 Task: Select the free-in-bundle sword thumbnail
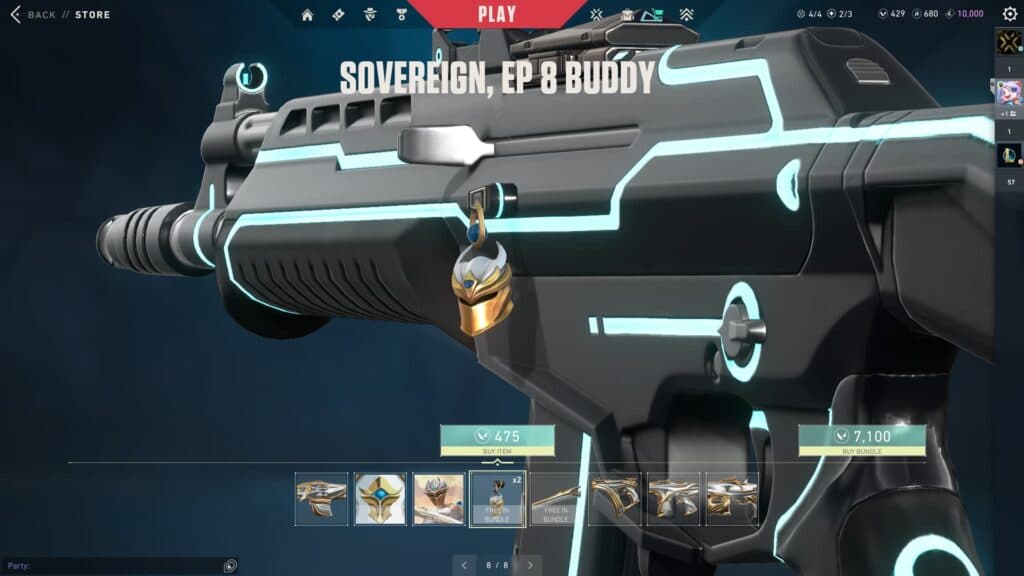(555, 499)
